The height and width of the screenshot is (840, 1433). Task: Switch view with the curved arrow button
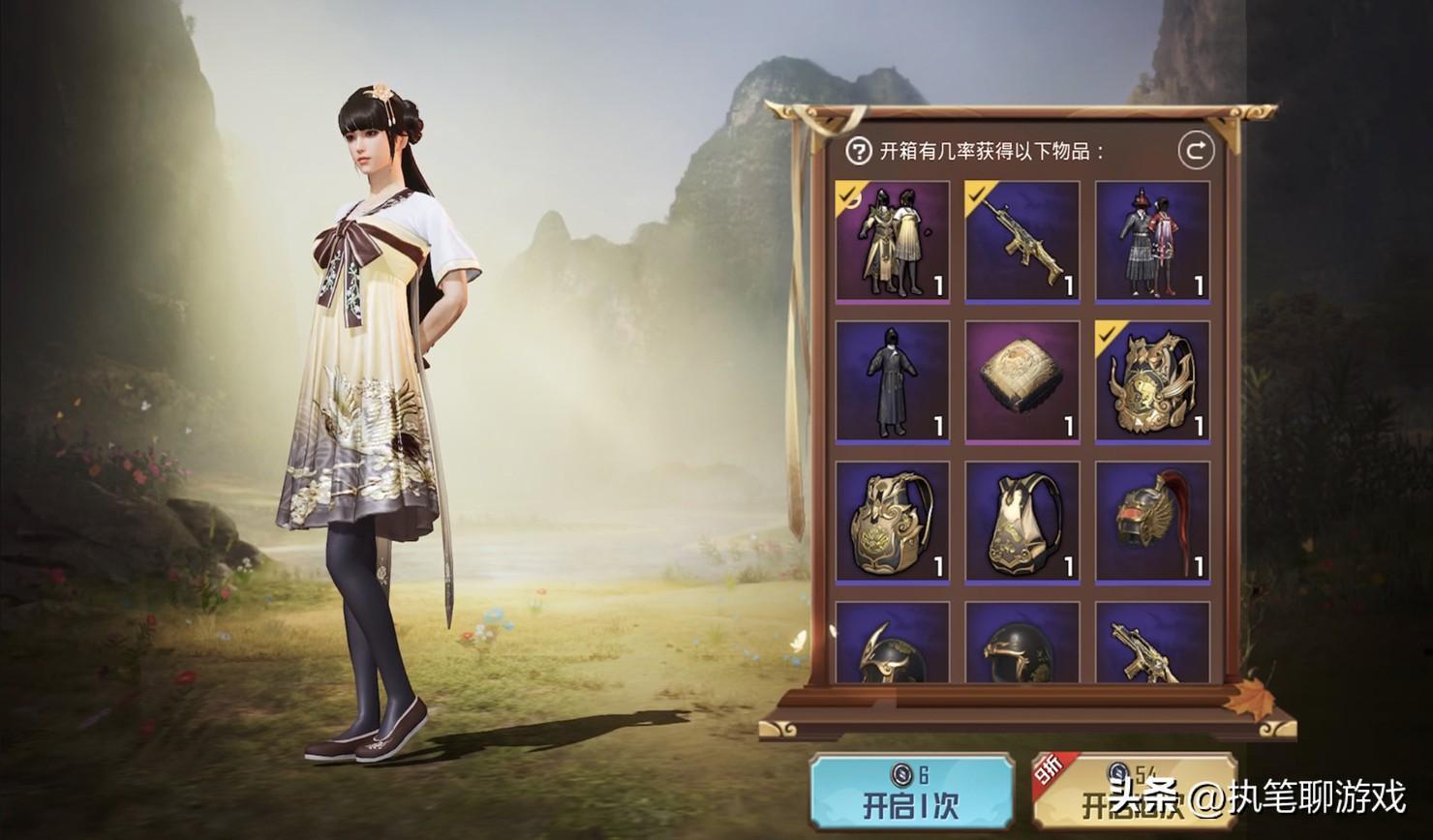tap(1196, 151)
